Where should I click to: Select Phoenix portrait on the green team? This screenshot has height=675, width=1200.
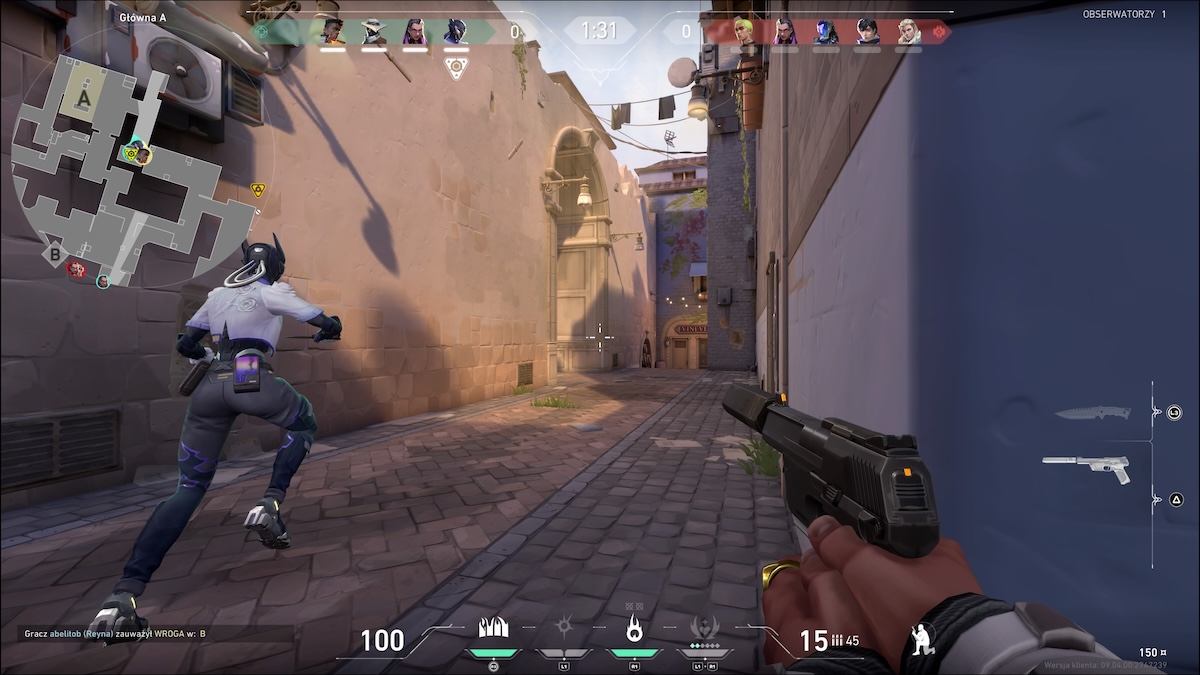[333, 32]
